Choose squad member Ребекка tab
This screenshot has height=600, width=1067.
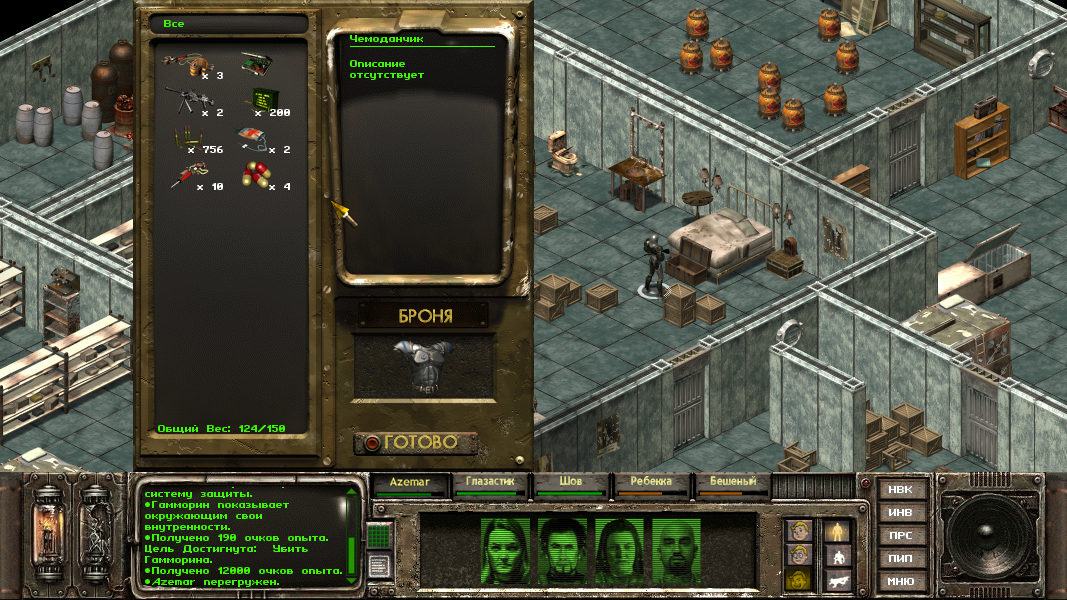click(x=651, y=482)
